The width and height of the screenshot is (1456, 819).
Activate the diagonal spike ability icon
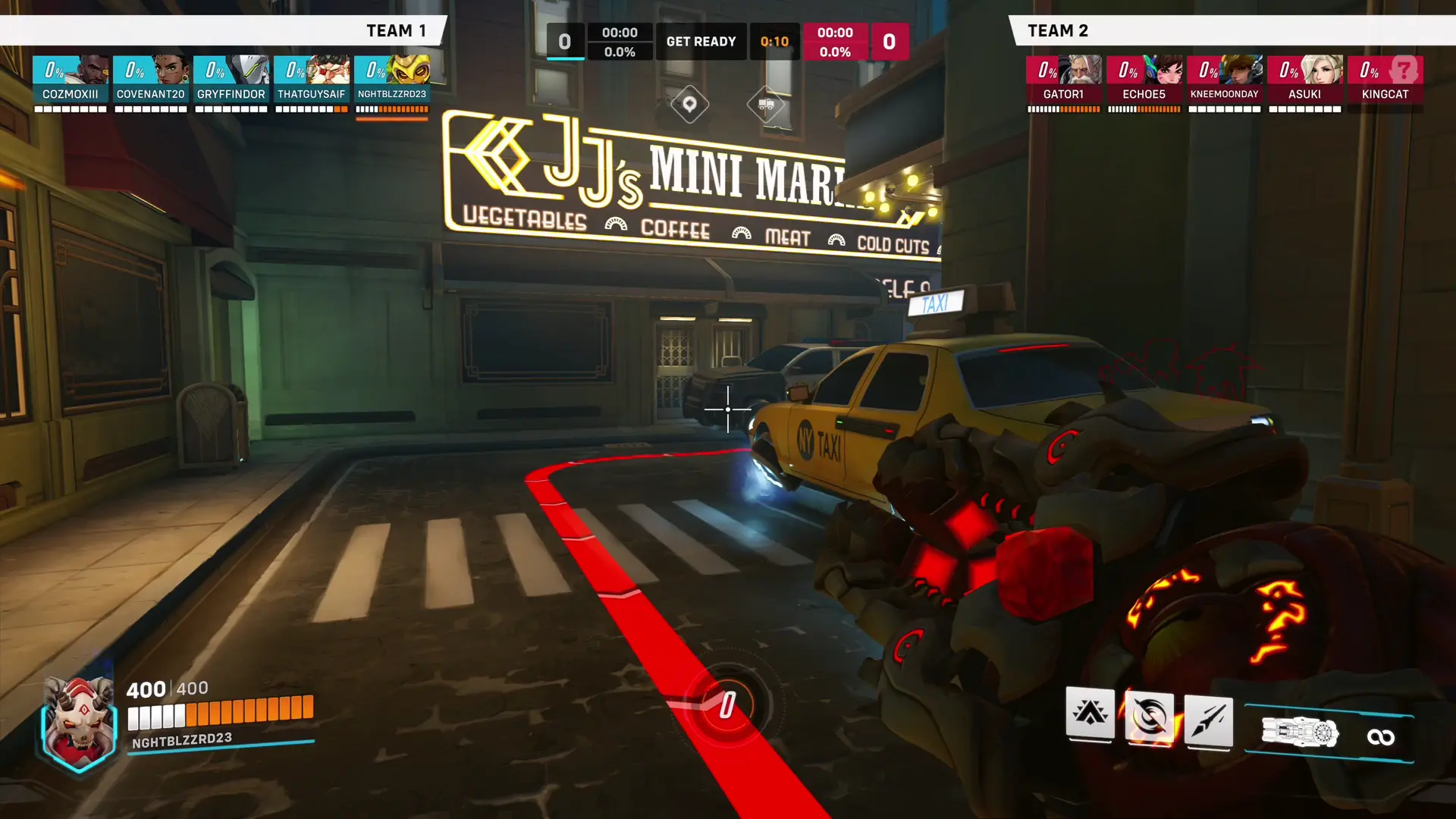tap(1208, 720)
